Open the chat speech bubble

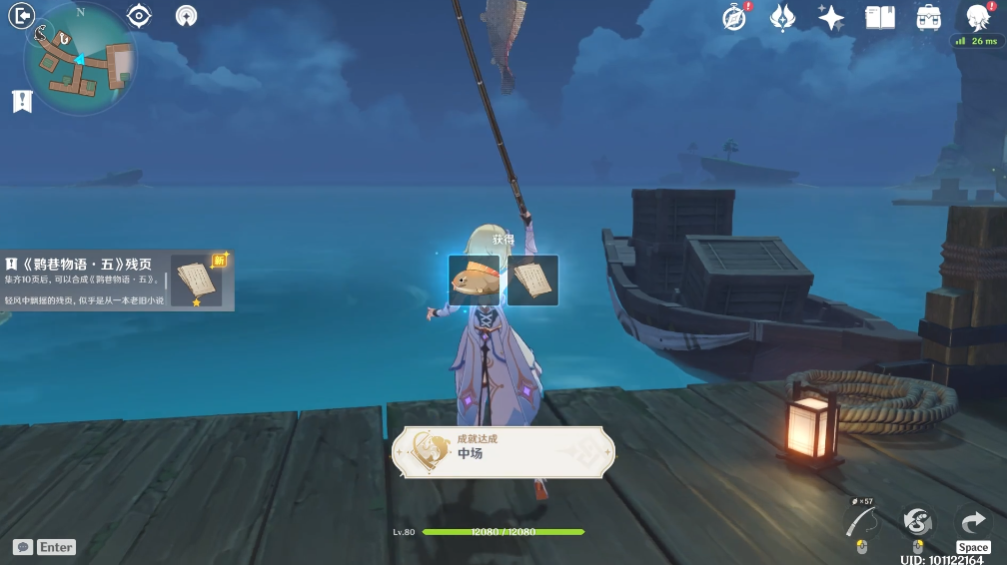point(22,547)
